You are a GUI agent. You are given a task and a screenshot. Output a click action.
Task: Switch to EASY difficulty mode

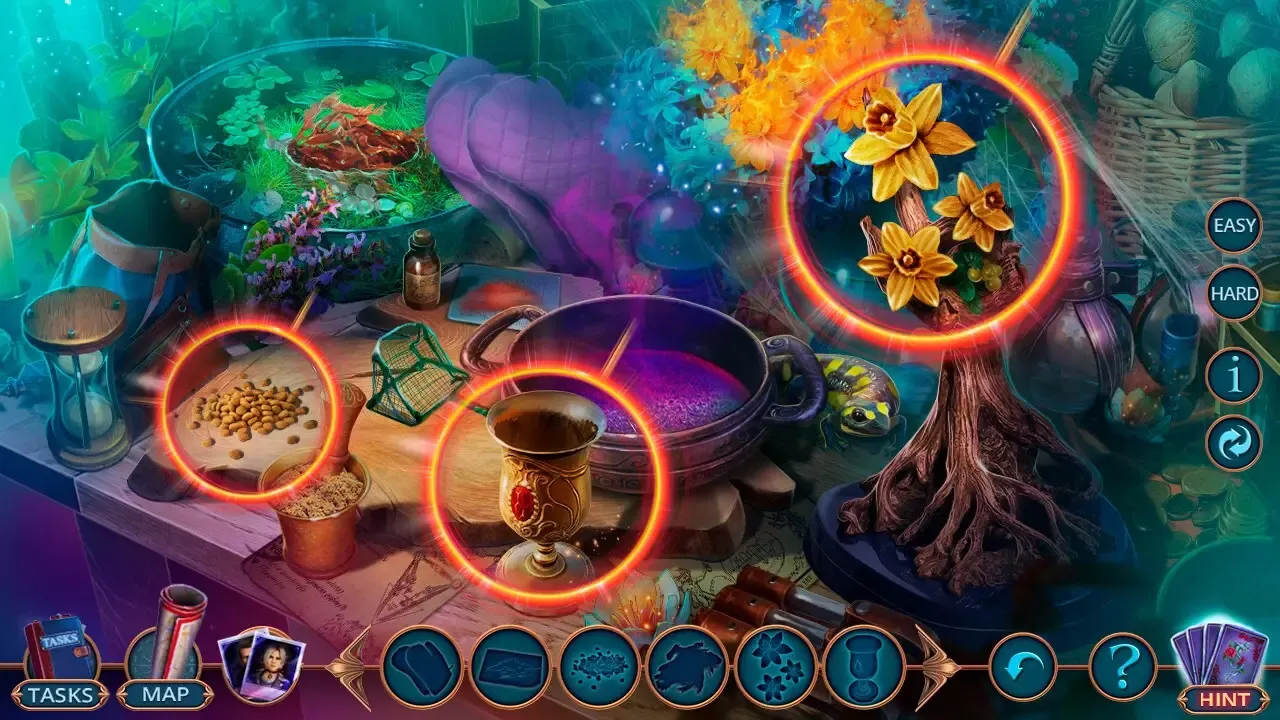tap(1233, 225)
